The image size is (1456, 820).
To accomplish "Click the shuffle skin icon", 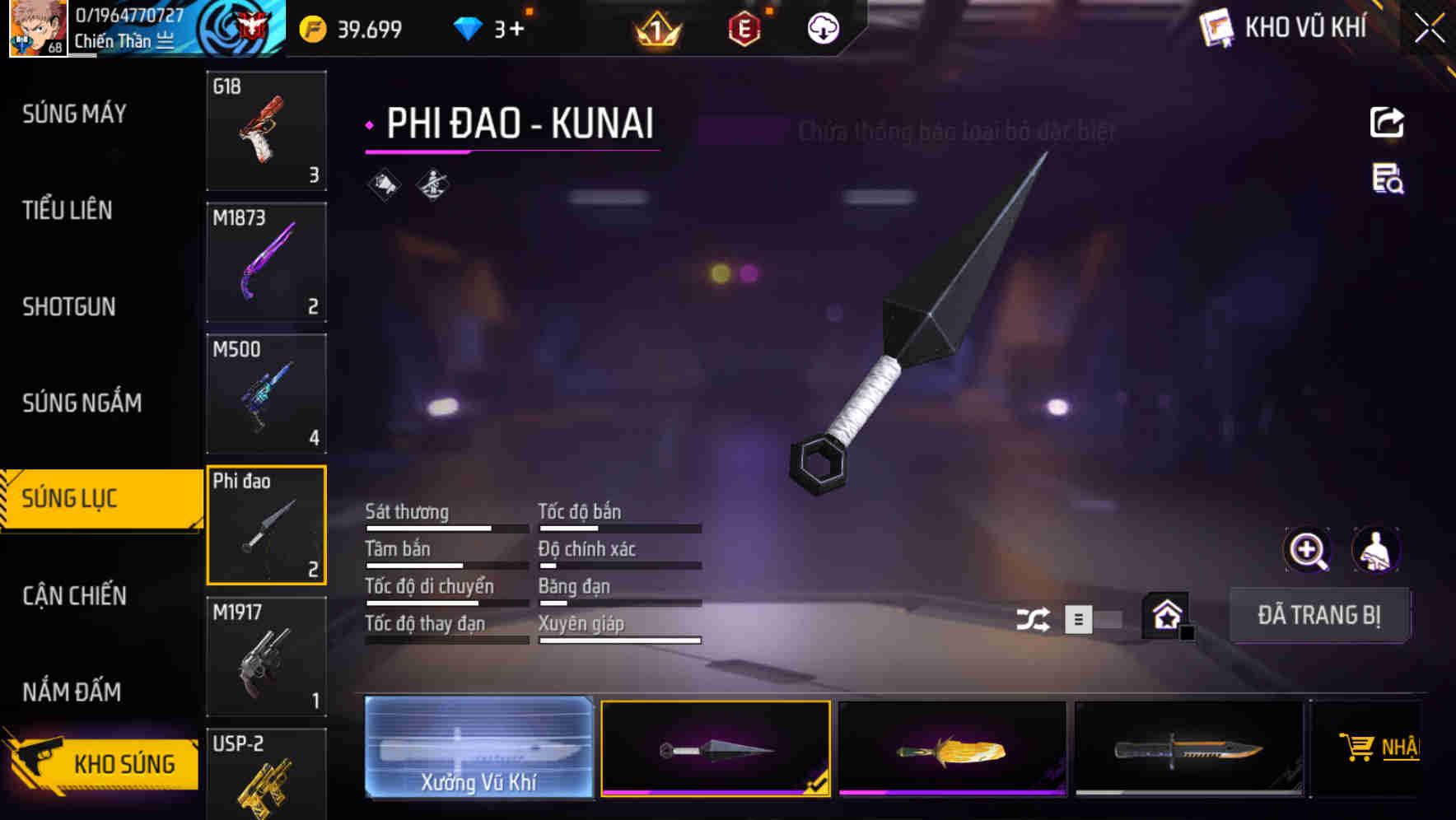I will (x=1034, y=617).
